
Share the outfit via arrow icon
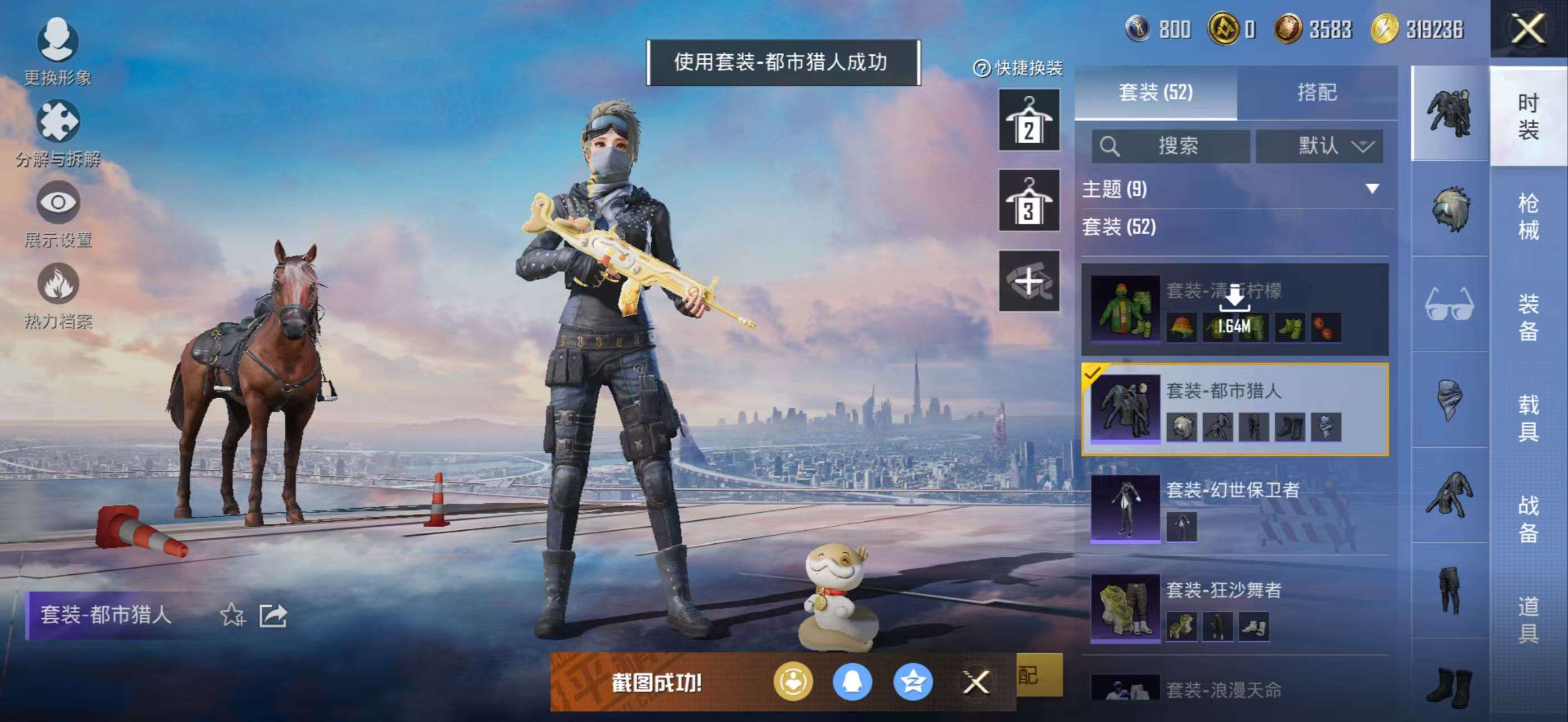[x=273, y=615]
